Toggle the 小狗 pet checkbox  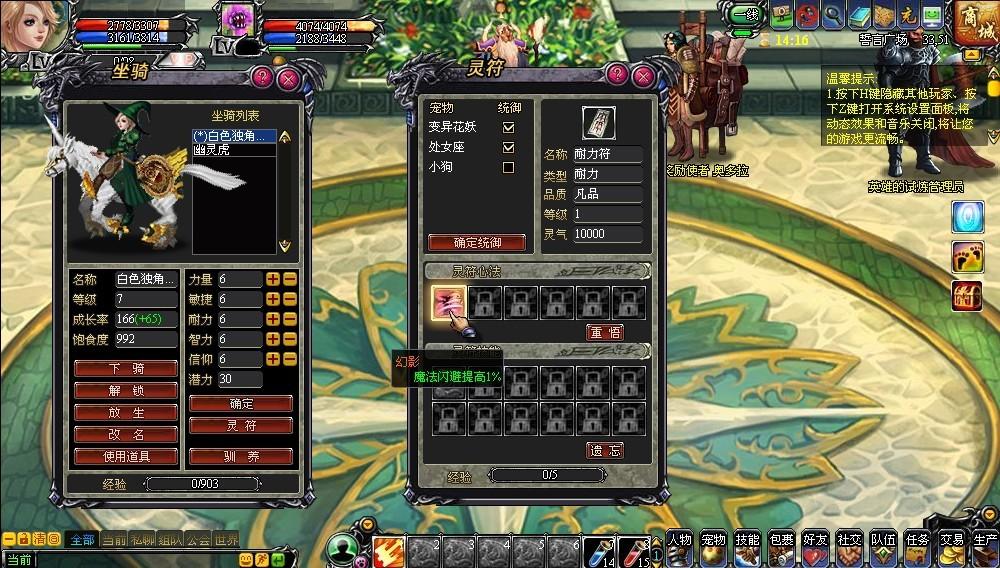coord(508,167)
